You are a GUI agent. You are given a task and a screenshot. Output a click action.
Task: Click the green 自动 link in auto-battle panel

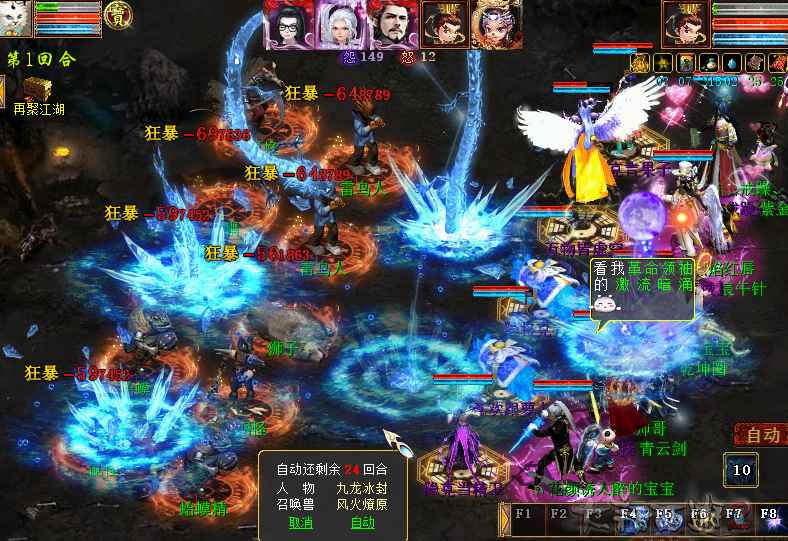pyautogui.click(x=362, y=522)
